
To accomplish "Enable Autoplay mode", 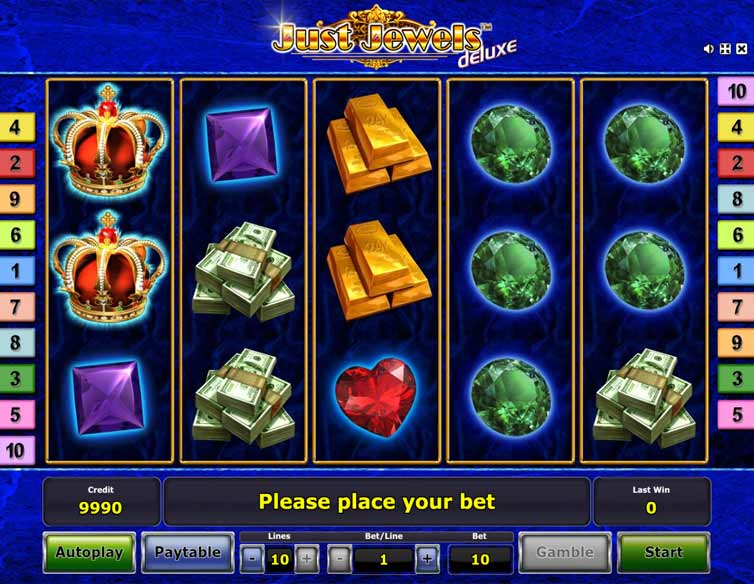I will pyautogui.click(x=89, y=552).
